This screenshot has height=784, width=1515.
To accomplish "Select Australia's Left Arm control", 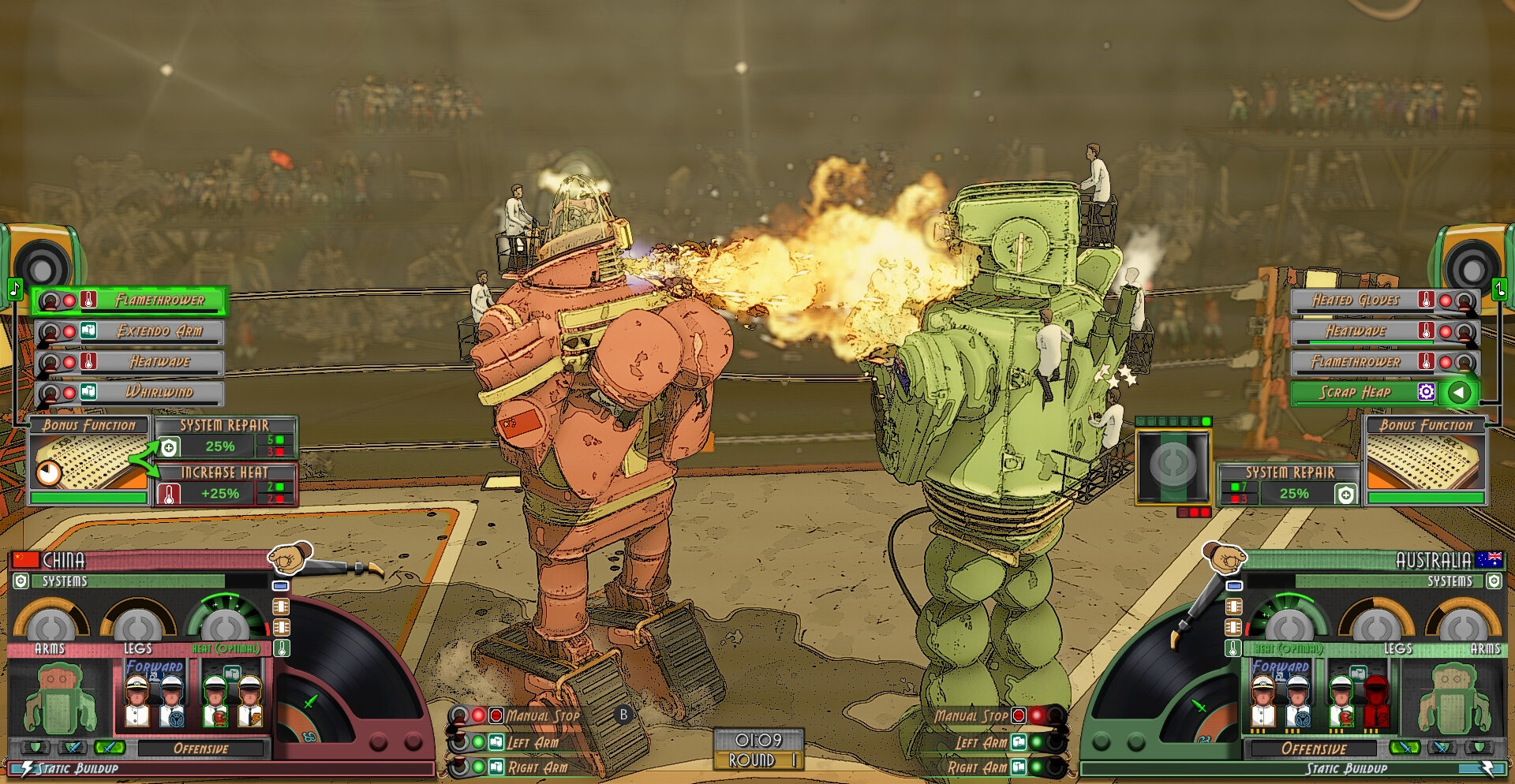I will click(982, 742).
